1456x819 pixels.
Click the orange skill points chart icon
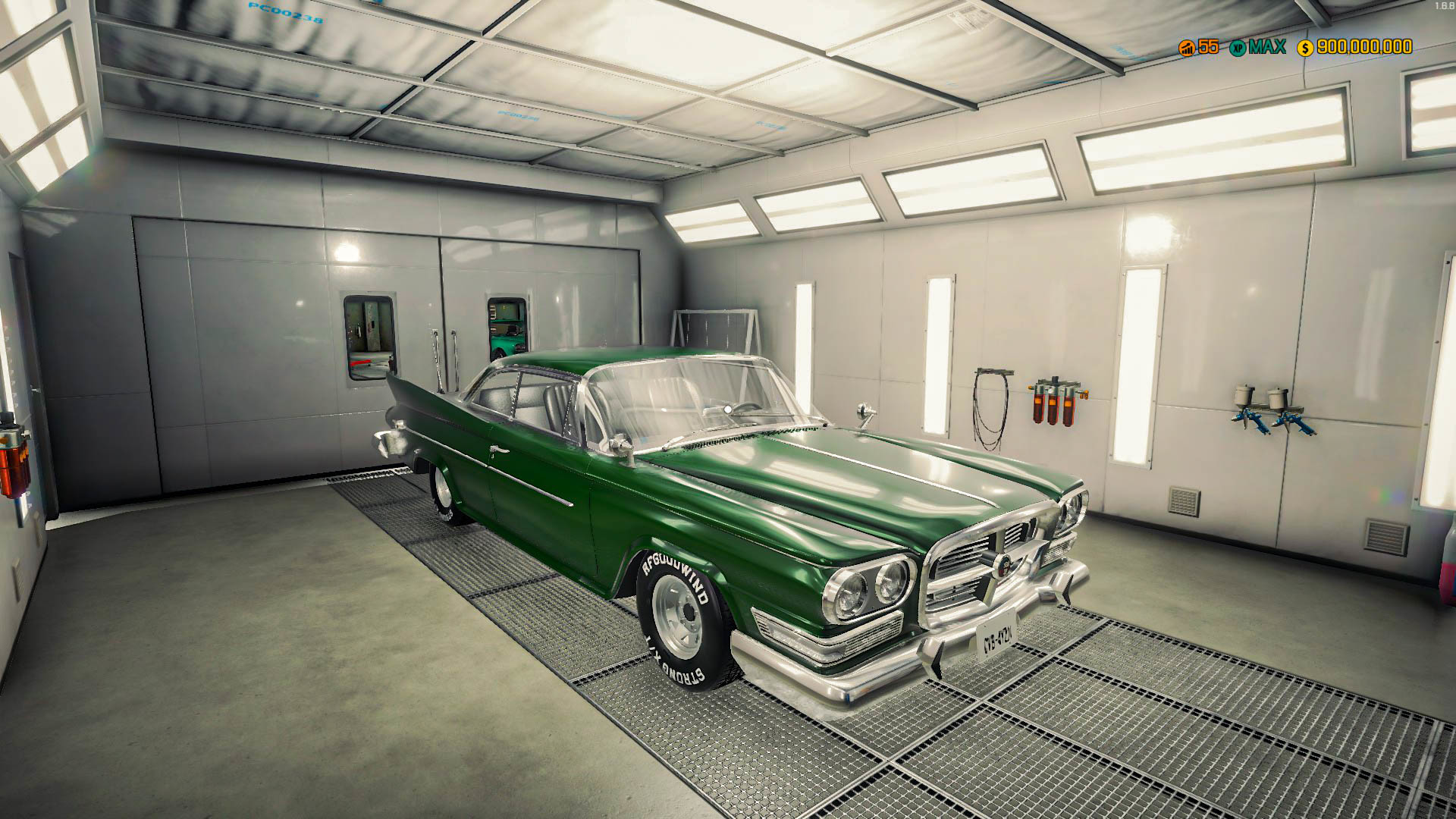1185,47
